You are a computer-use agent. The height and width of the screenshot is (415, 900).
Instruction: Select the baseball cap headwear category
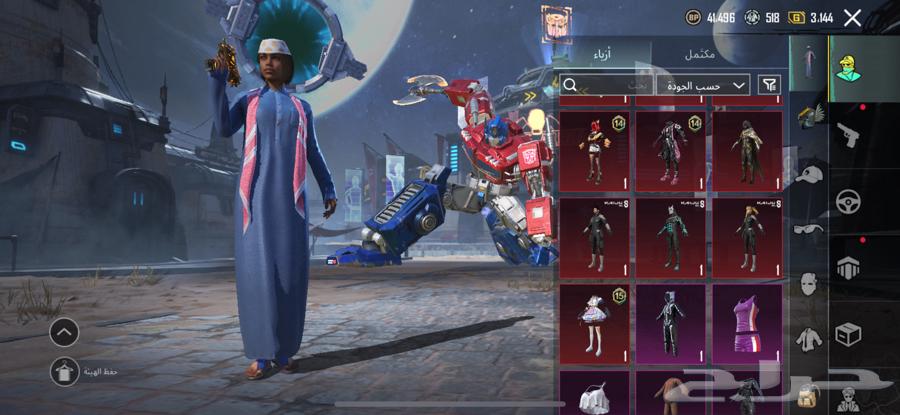click(808, 172)
